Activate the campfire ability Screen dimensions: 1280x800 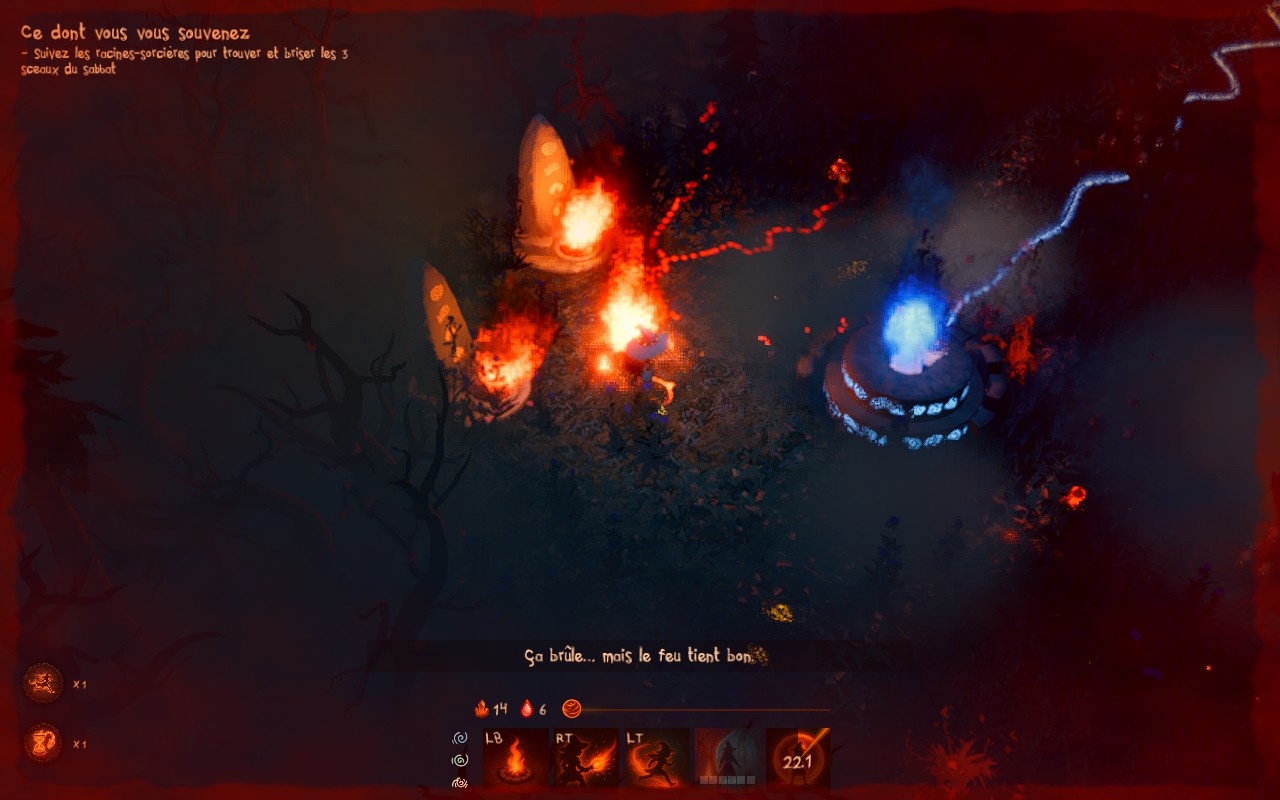click(515, 758)
